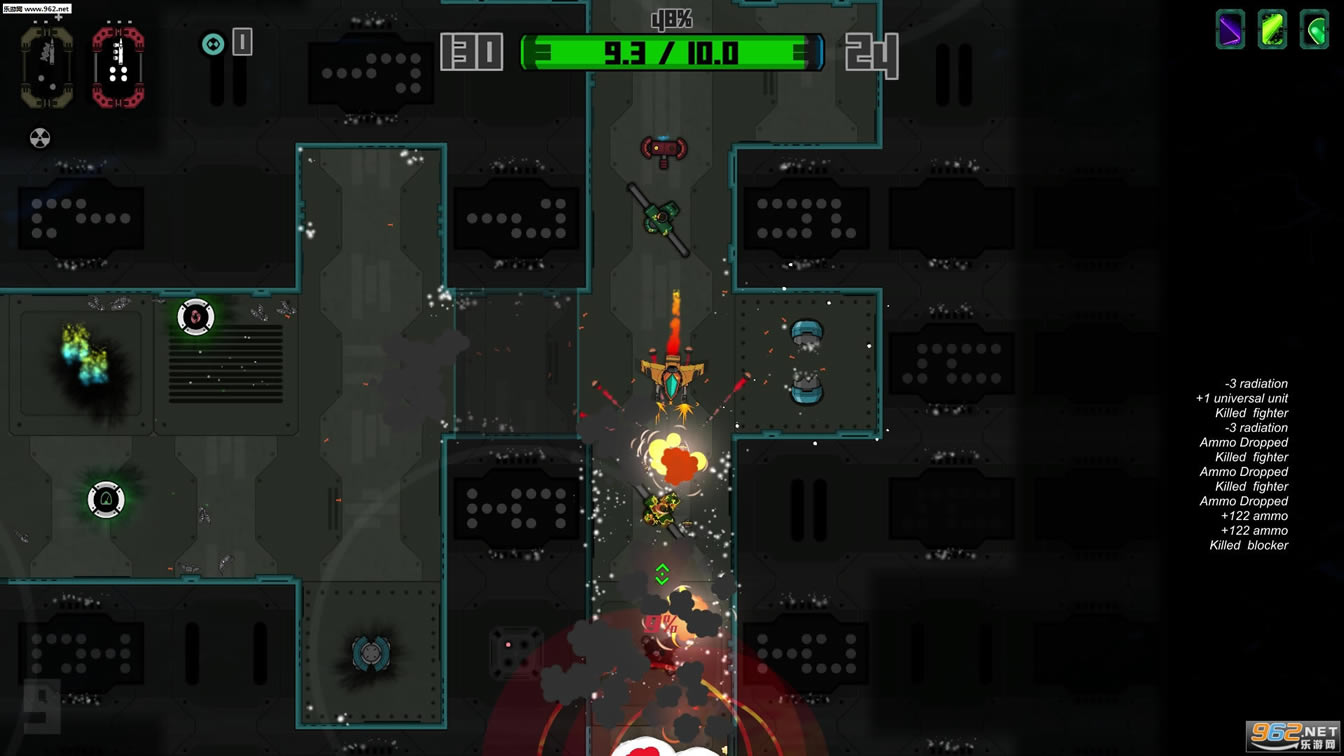The width and height of the screenshot is (1344, 756).
Task: Click the radiation hazard symbol
Action: [x=40, y=138]
